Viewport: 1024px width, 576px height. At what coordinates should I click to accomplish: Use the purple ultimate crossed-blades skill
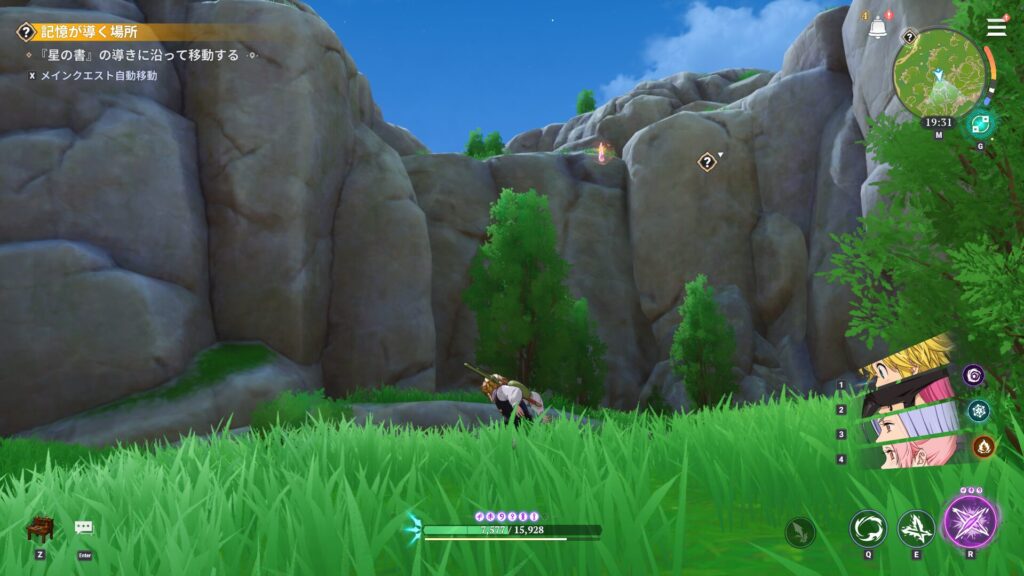[x=970, y=523]
